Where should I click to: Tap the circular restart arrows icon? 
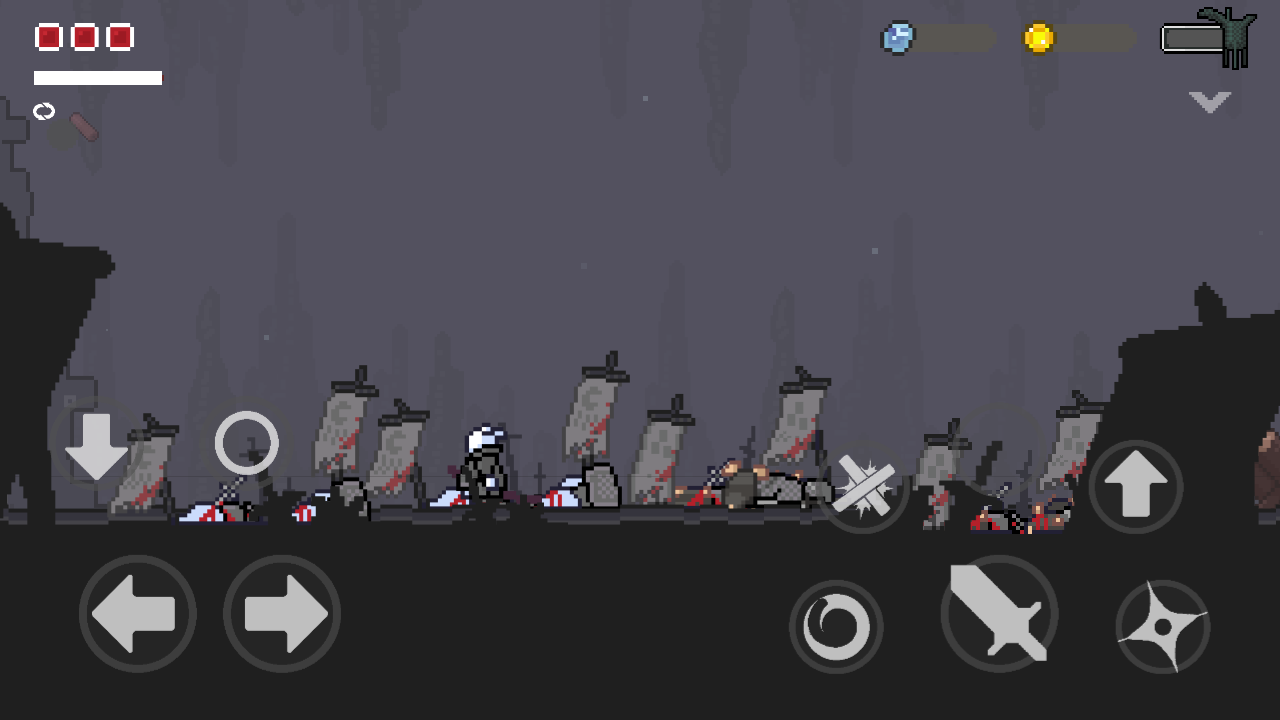point(44,111)
